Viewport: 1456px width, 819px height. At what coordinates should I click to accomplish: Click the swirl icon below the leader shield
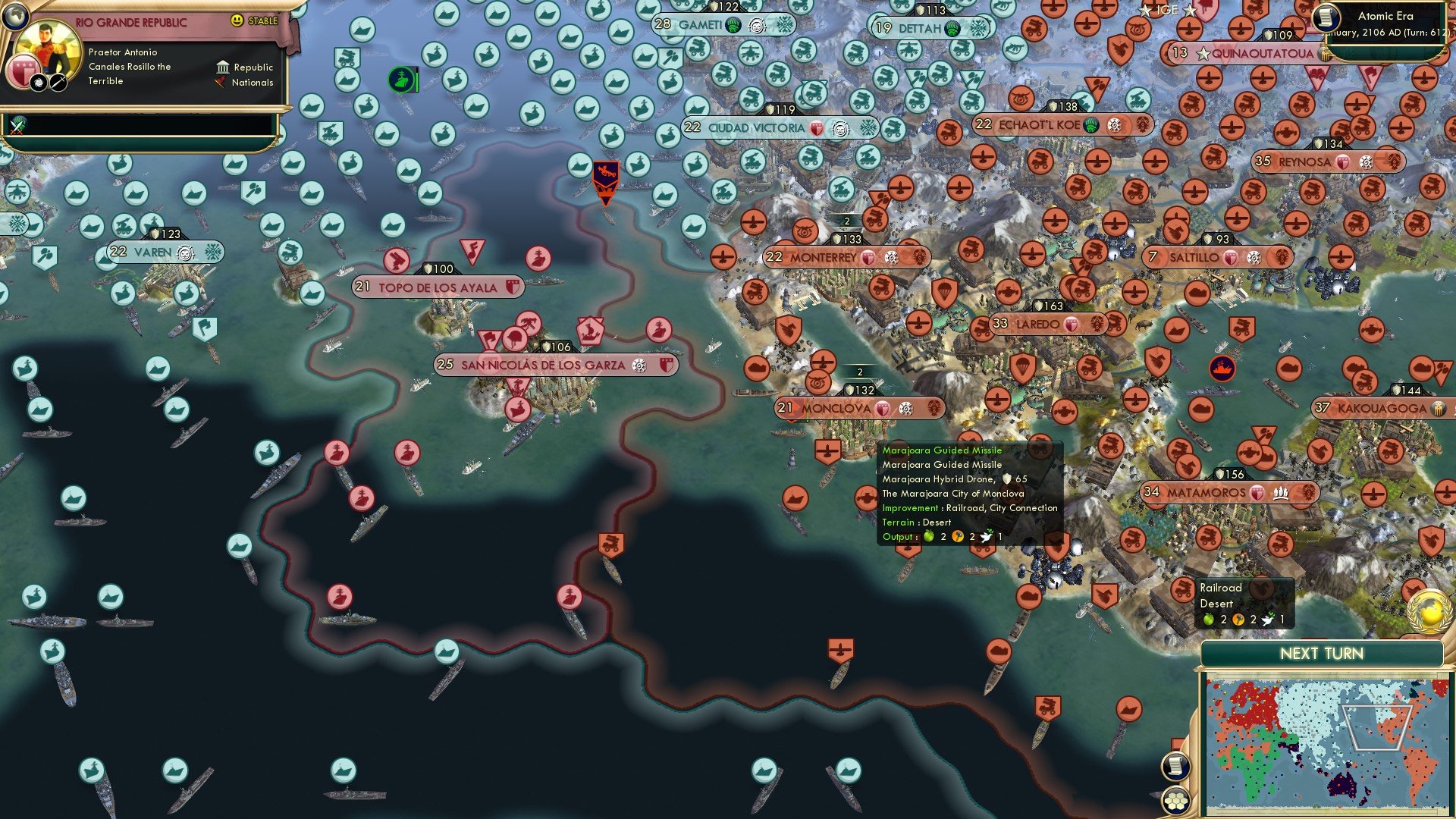tap(39, 83)
